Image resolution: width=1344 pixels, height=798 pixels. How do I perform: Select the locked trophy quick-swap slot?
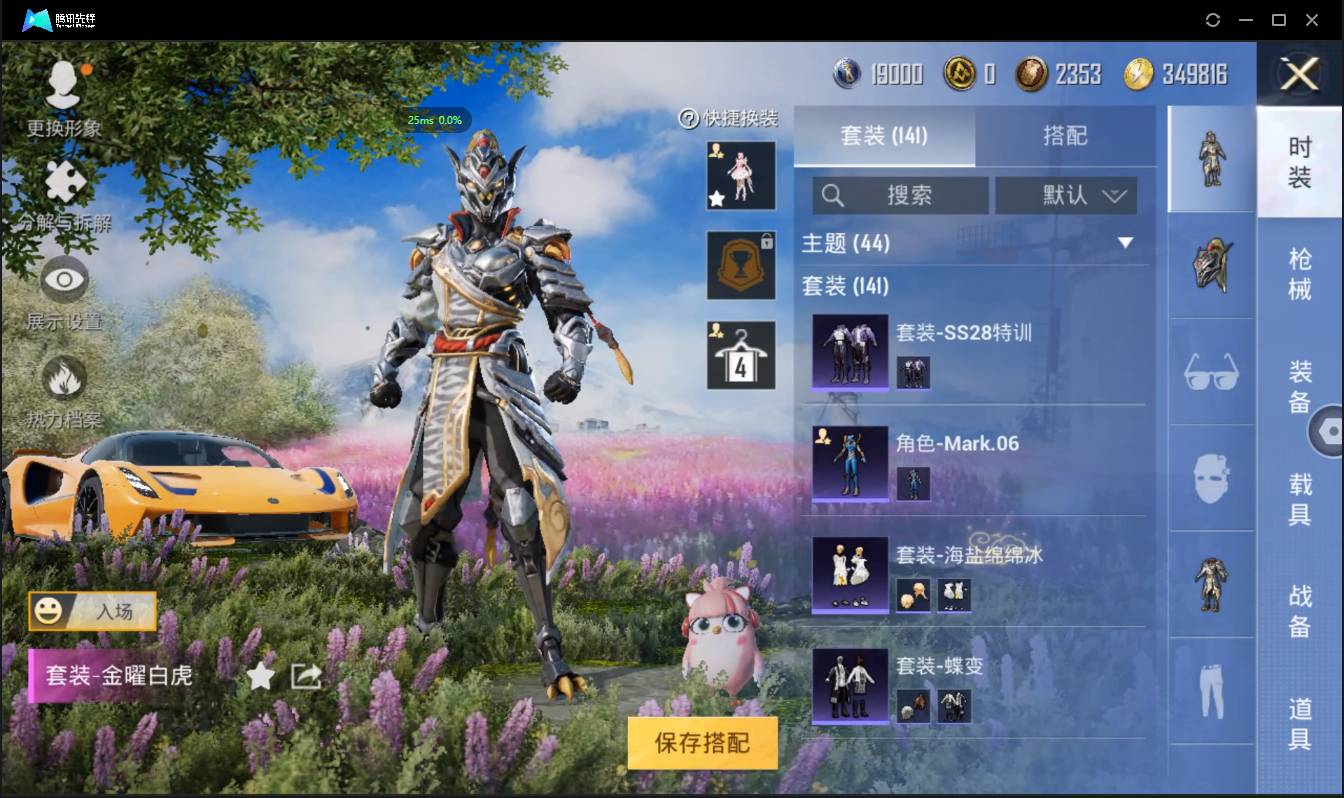pos(740,266)
